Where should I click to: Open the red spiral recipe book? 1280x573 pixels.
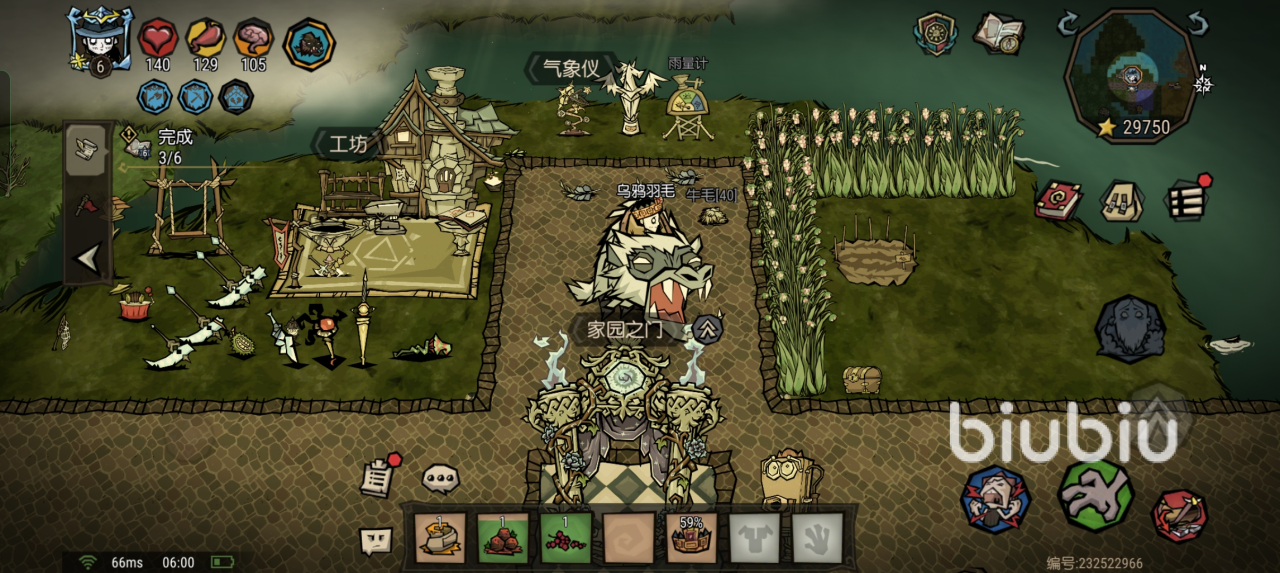point(1057,200)
